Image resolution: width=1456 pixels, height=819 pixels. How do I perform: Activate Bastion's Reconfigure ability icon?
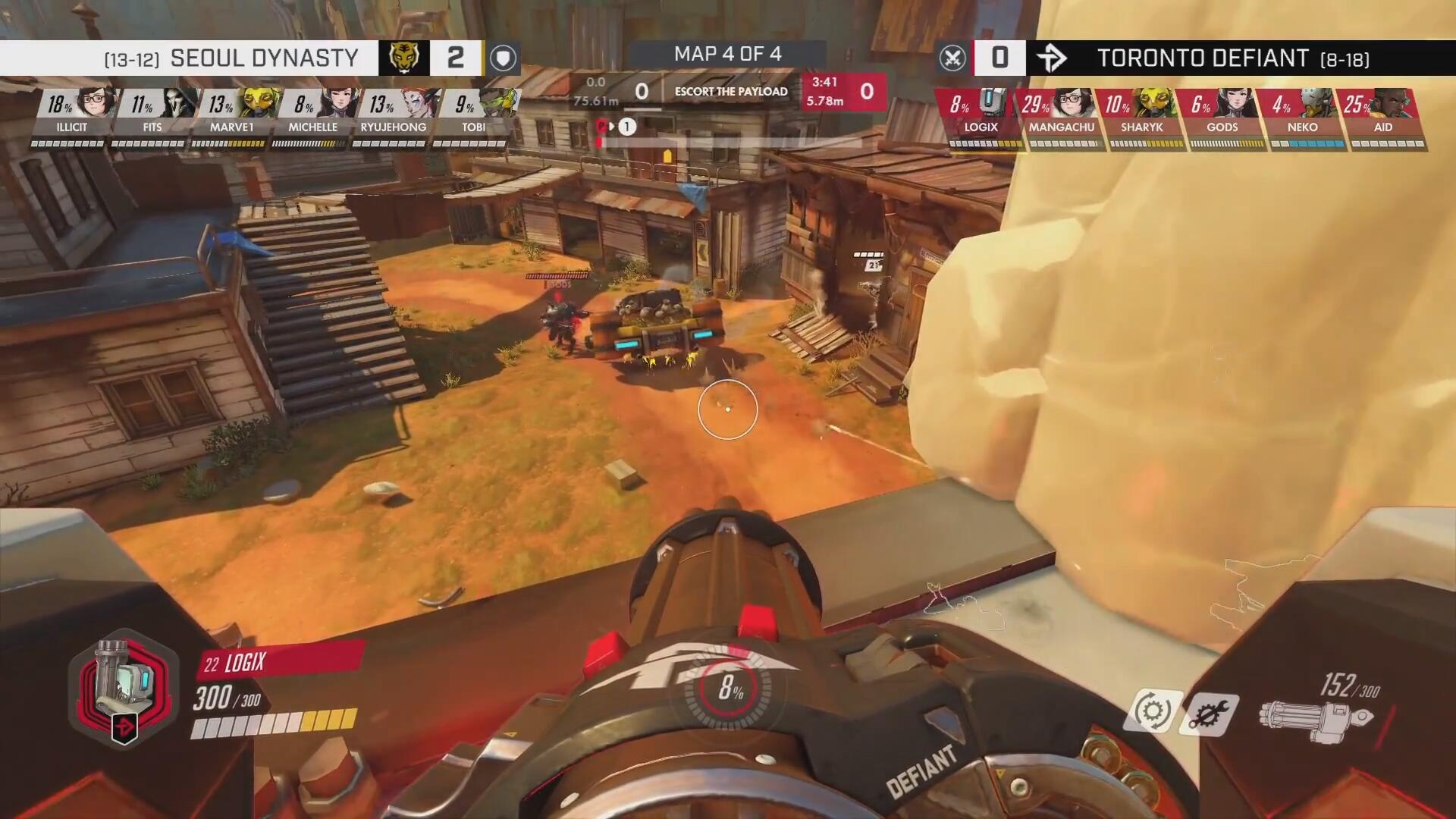click(1153, 711)
